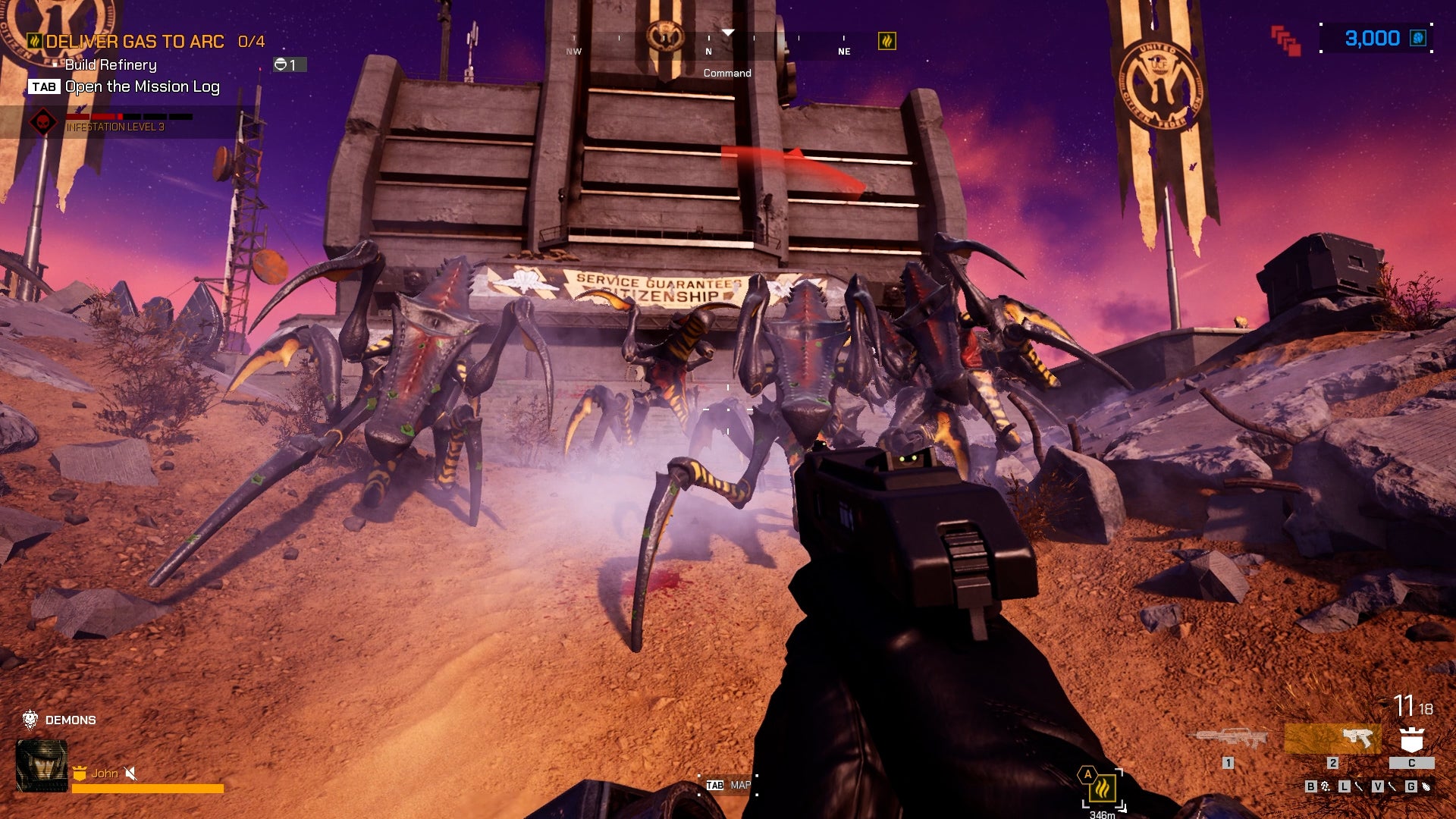Open the map from the bottom prompt
This screenshot has height=819, width=1456.
(728, 786)
